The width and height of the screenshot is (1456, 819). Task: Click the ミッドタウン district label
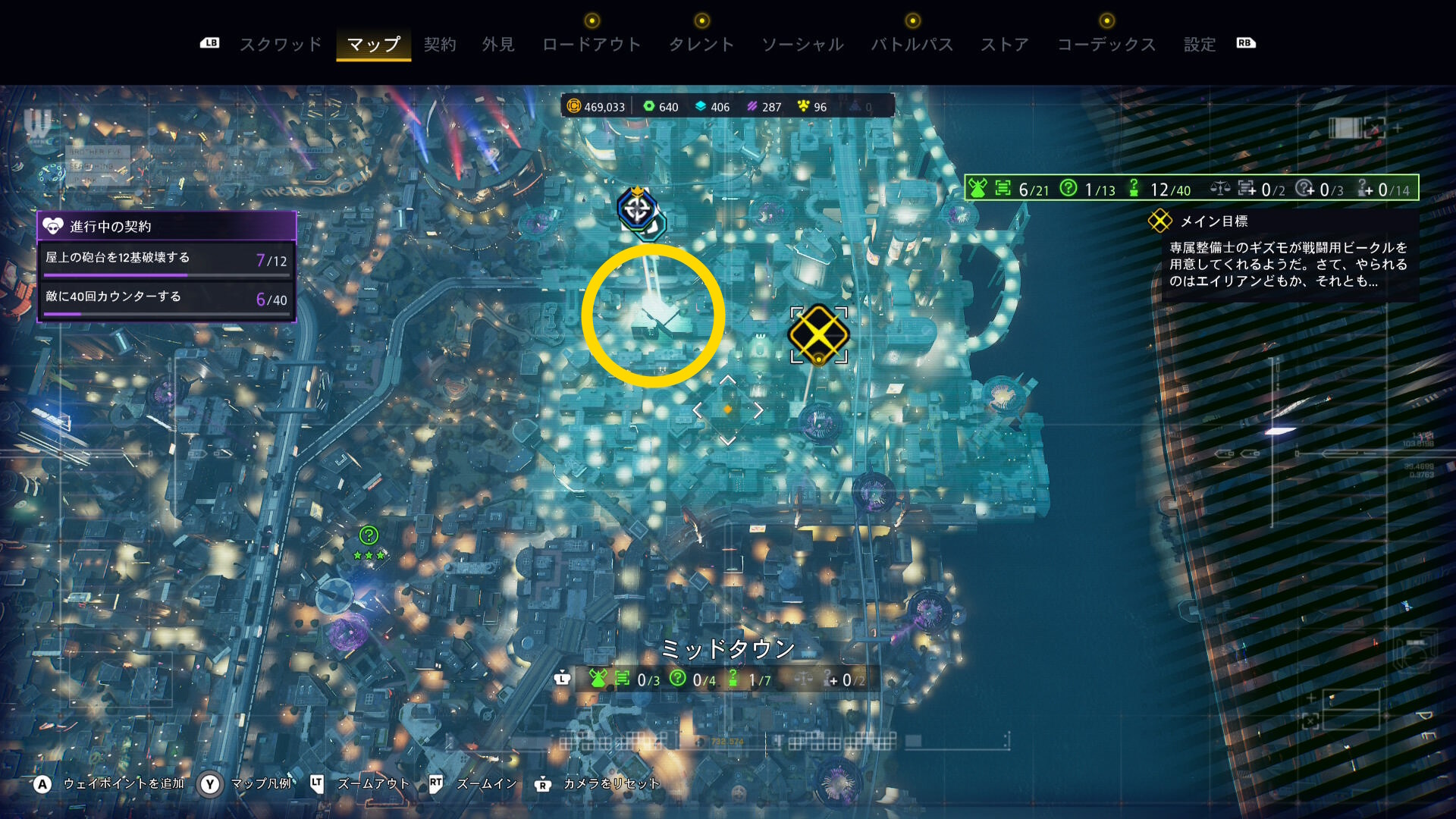[x=727, y=648]
